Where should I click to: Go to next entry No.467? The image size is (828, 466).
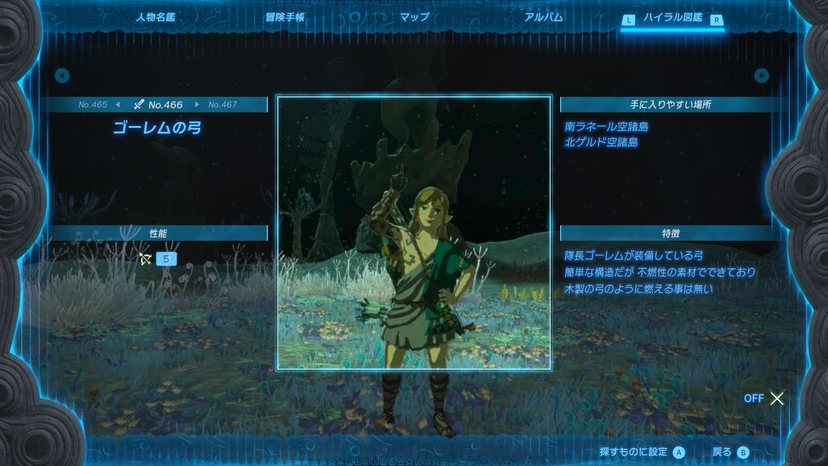click(x=220, y=104)
